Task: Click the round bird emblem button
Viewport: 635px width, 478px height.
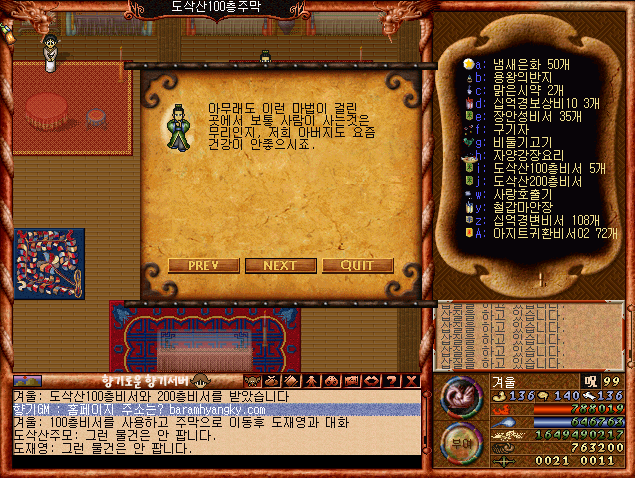Action: (x=461, y=396)
